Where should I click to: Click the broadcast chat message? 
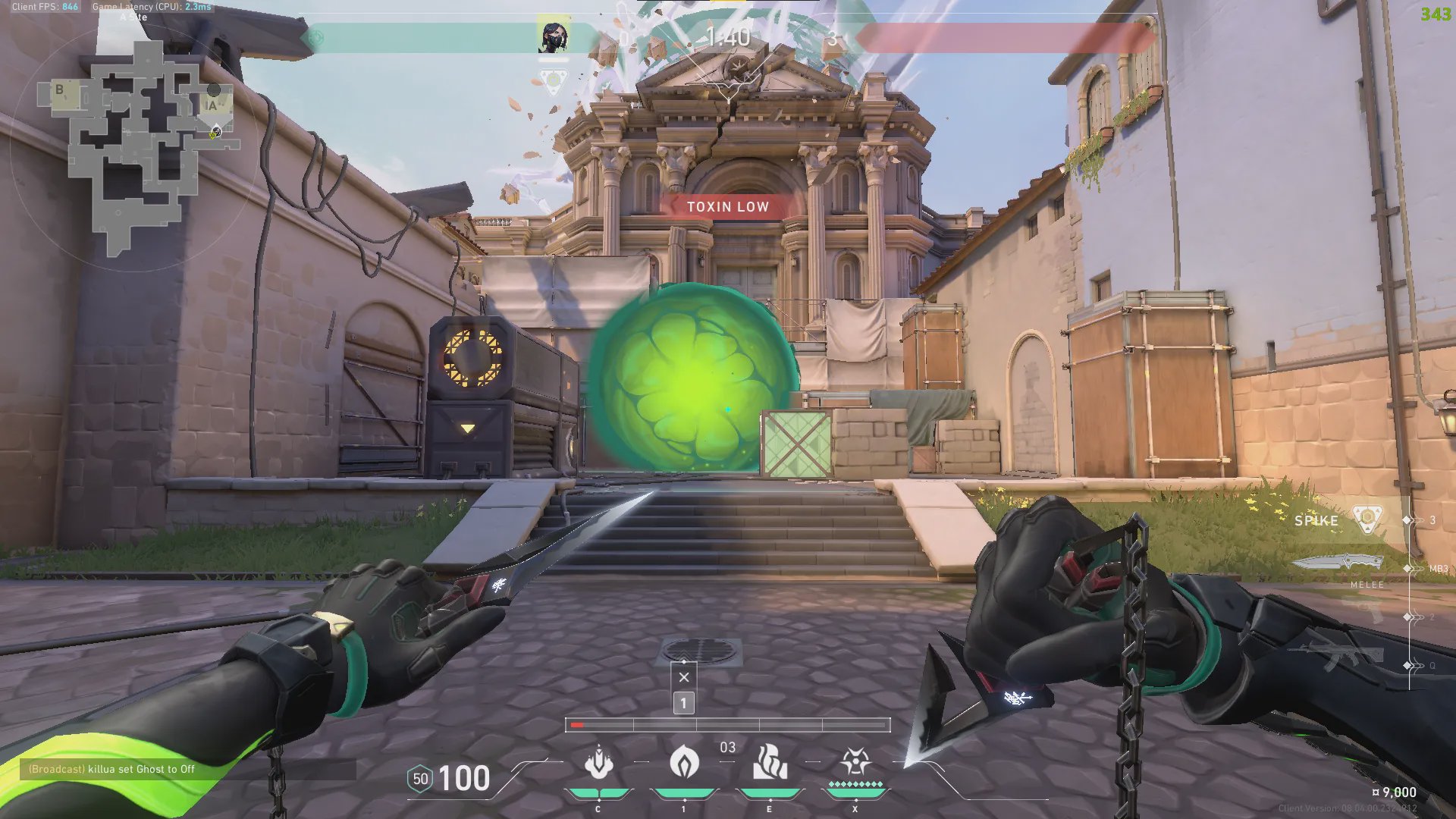111,769
